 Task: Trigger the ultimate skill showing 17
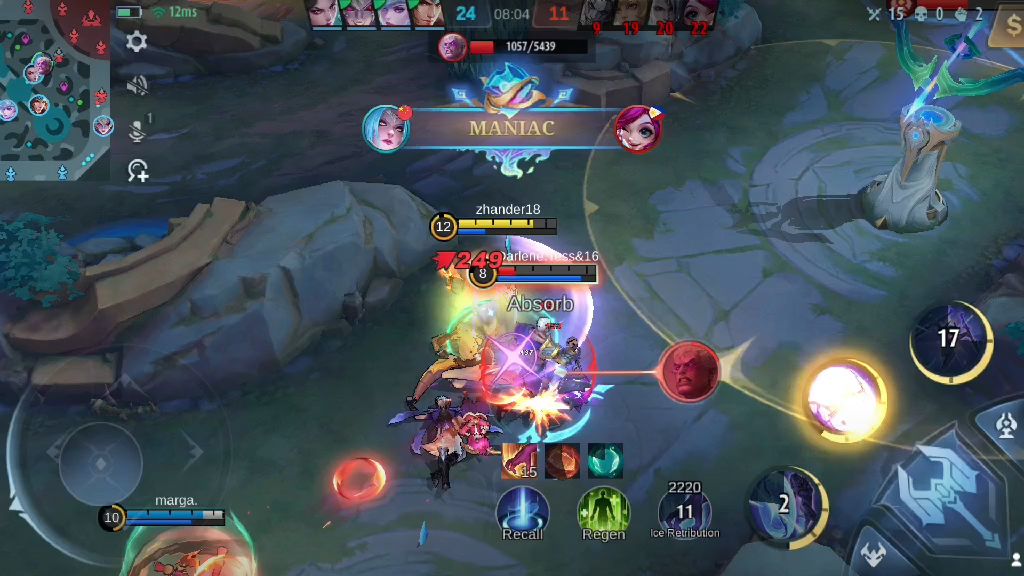point(949,340)
